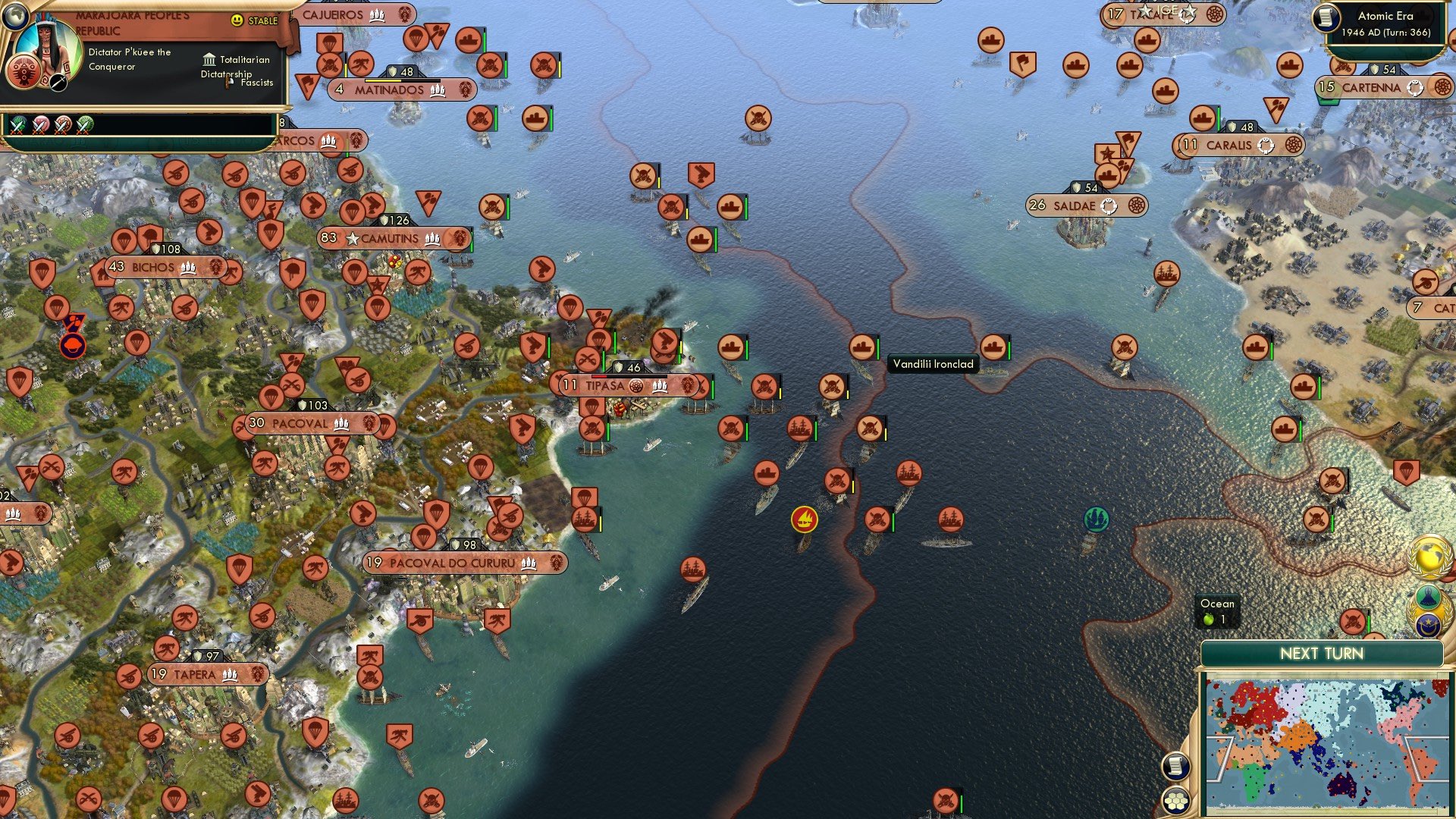Screen dimensions: 1456x819
Task: Click the flaming razed-city marker at sea
Action: tap(804, 520)
